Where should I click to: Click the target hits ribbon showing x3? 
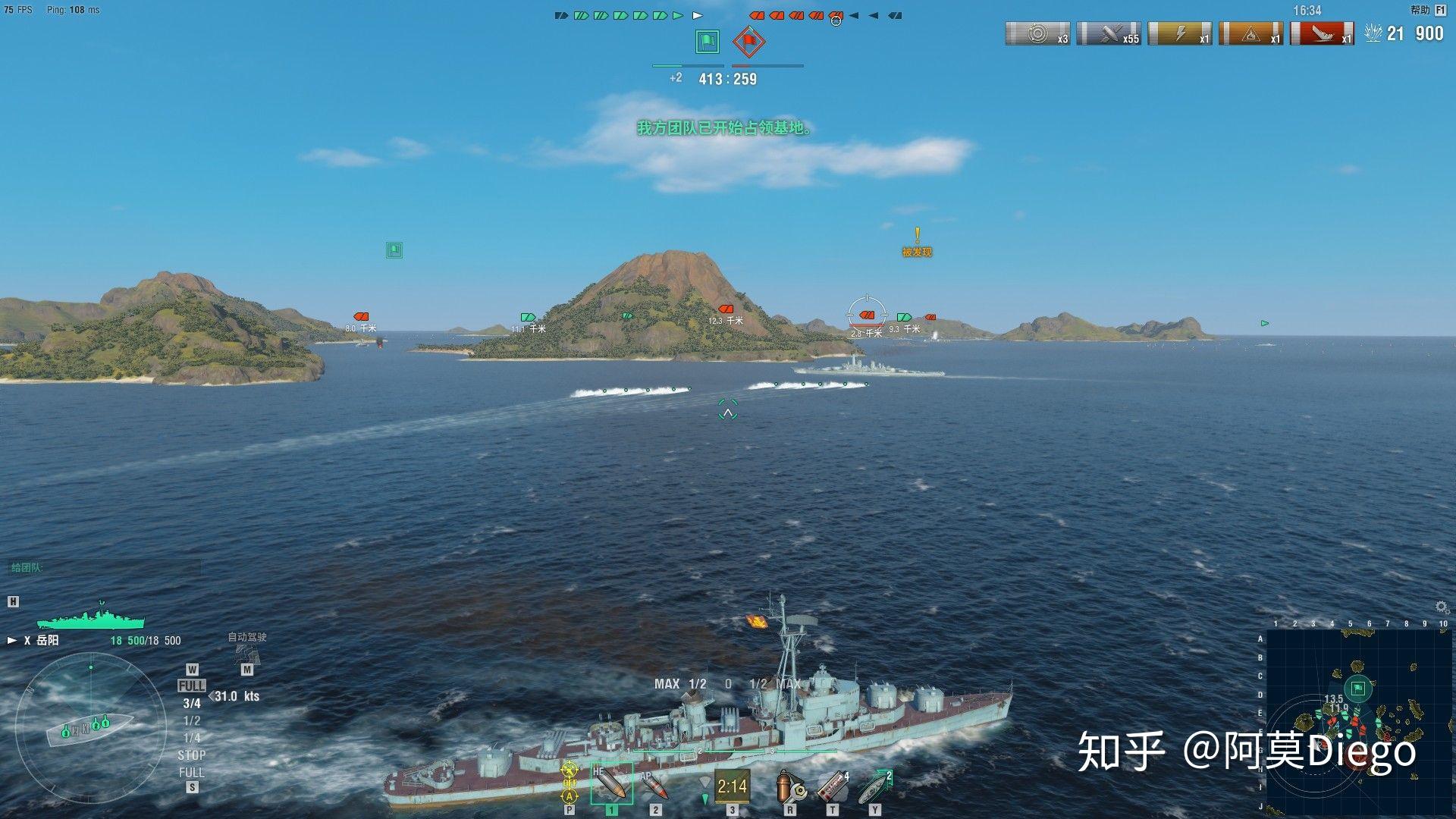pyautogui.click(x=1037, y=34)
